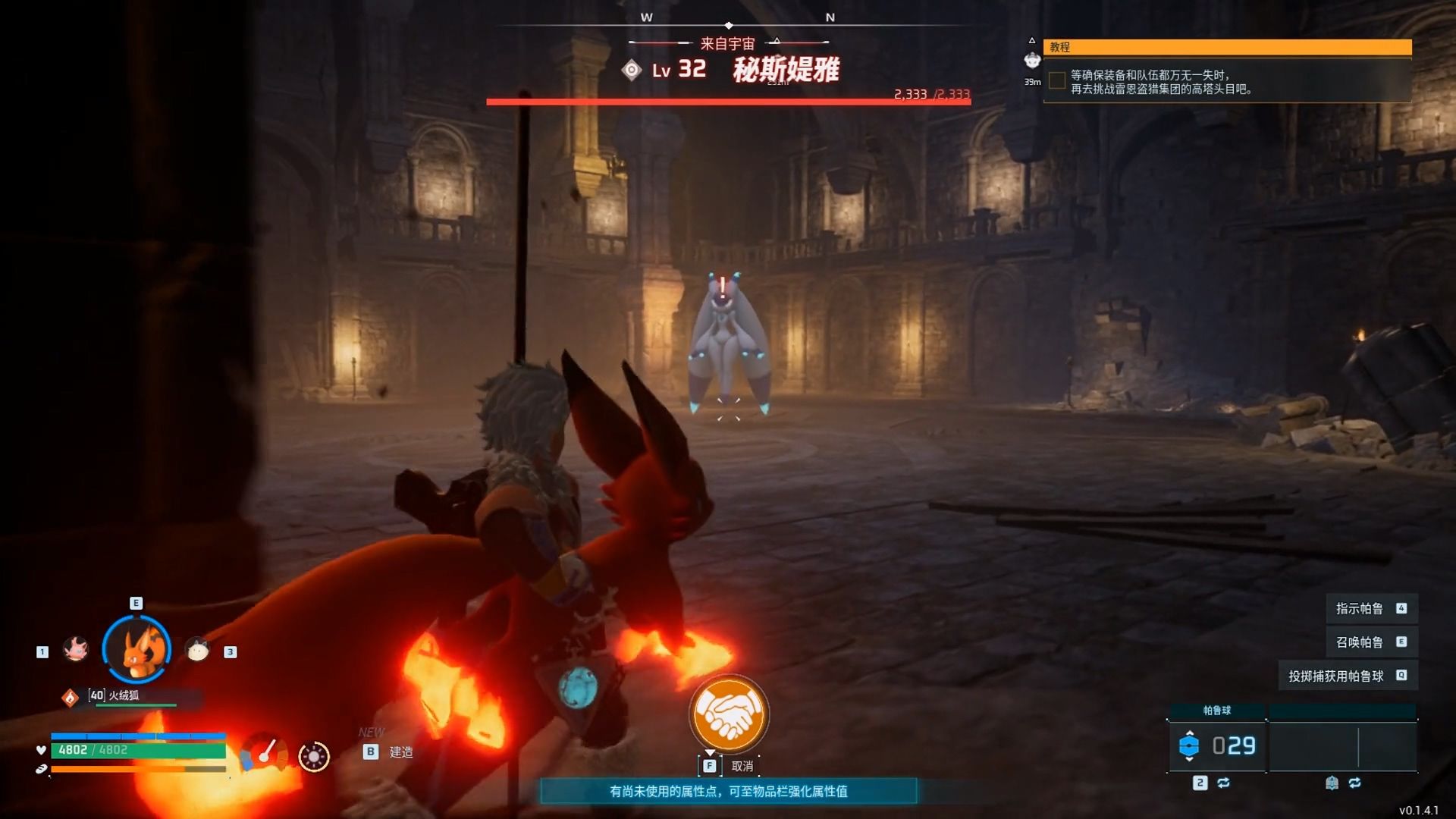Screen dimensions: 1456x819
Task: Tick the tutorial objective checkbox
Action: [1056, 80]
